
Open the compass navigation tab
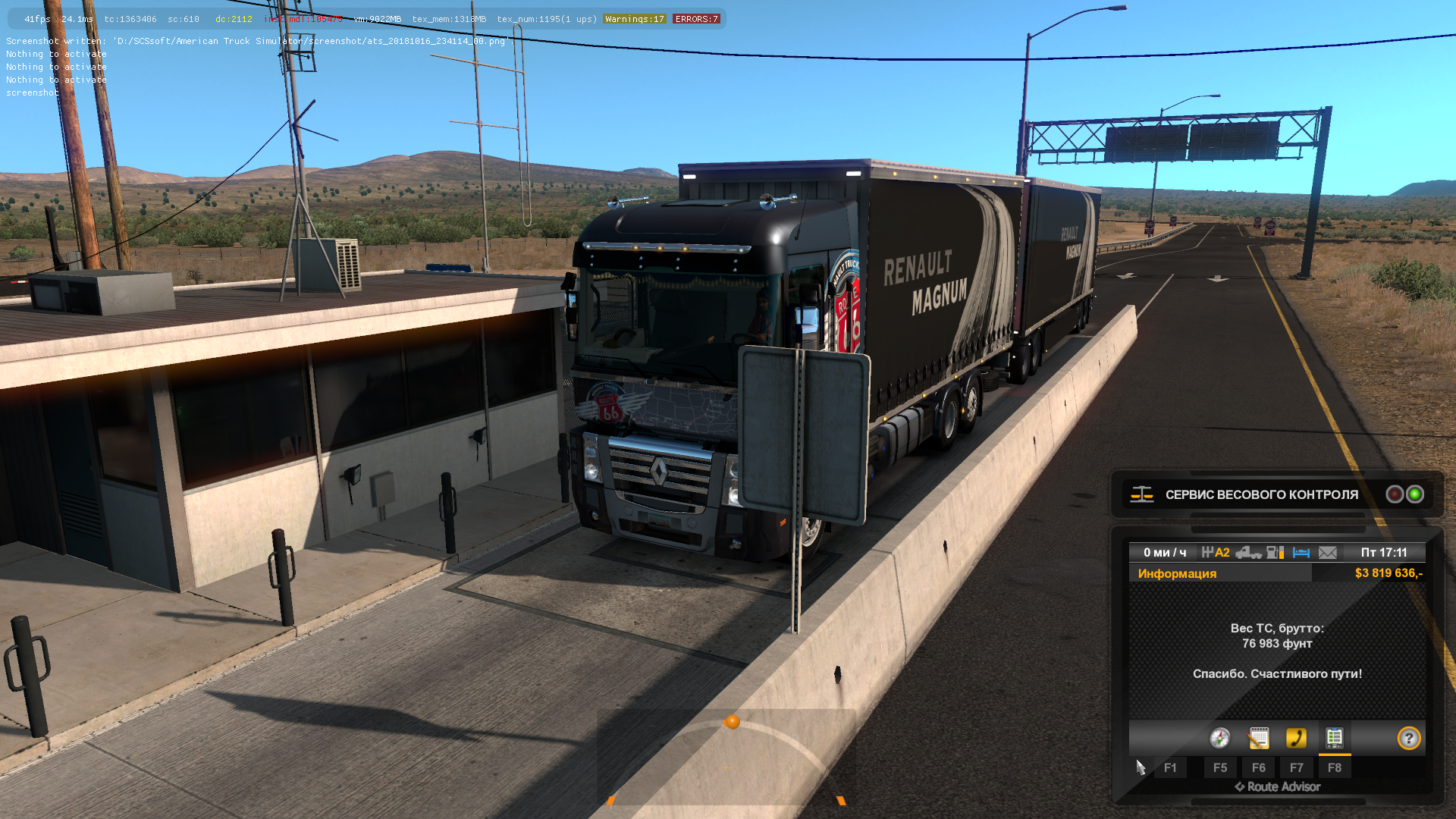click(1219, 738)
